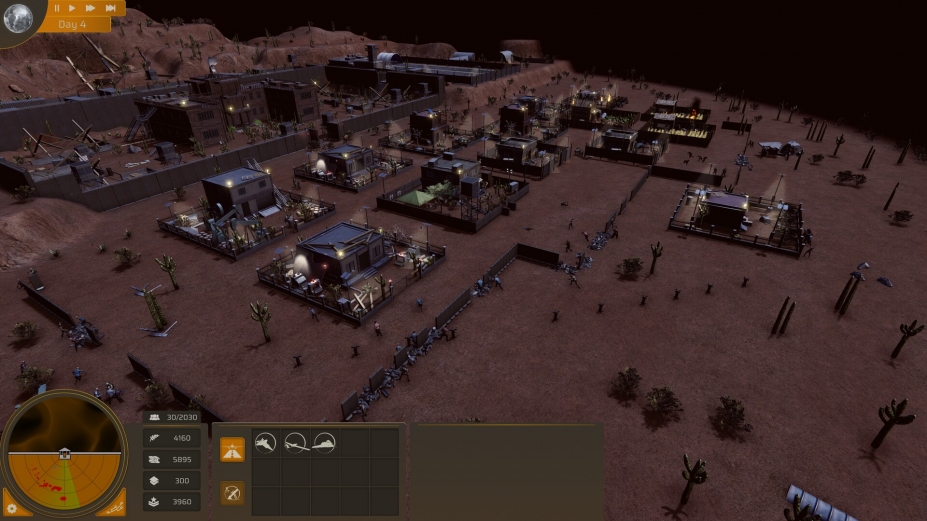
Task: Choose the stealth bomber aircraft icon
Action: coord(324,442)
